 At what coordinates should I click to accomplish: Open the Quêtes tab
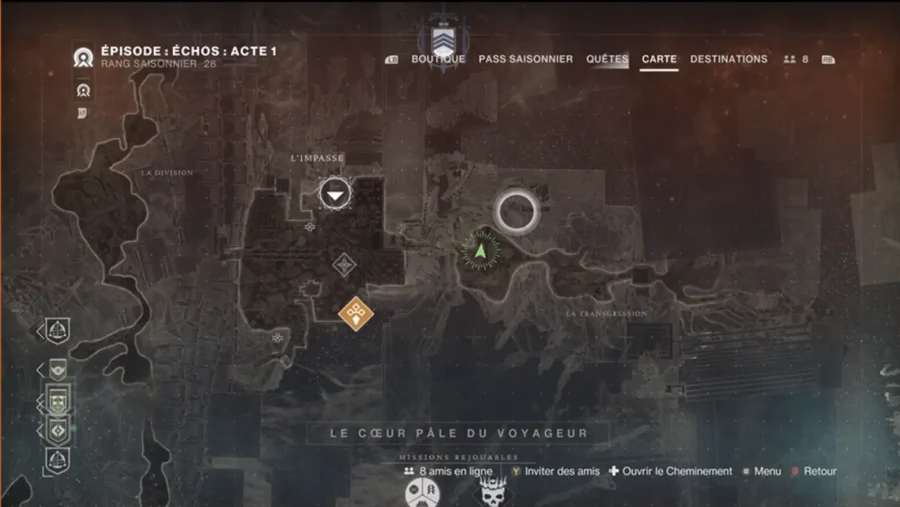607,59
